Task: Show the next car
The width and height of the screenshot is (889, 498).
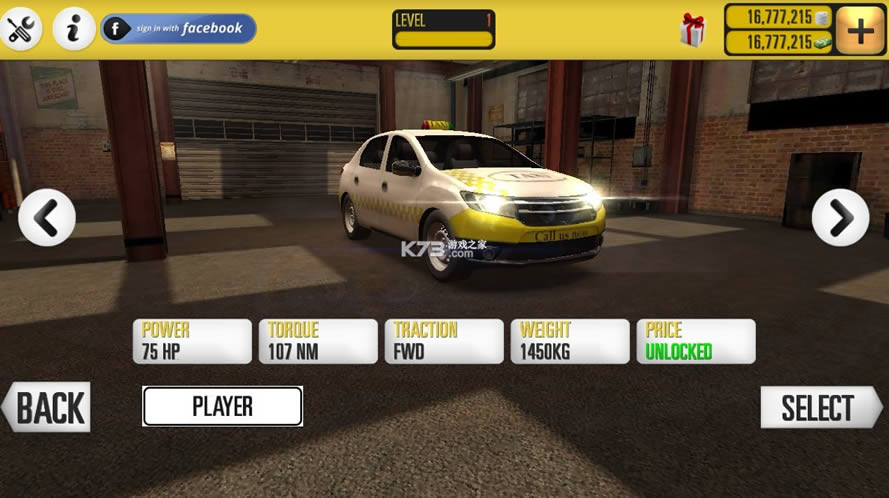Action: click(840, 217)
